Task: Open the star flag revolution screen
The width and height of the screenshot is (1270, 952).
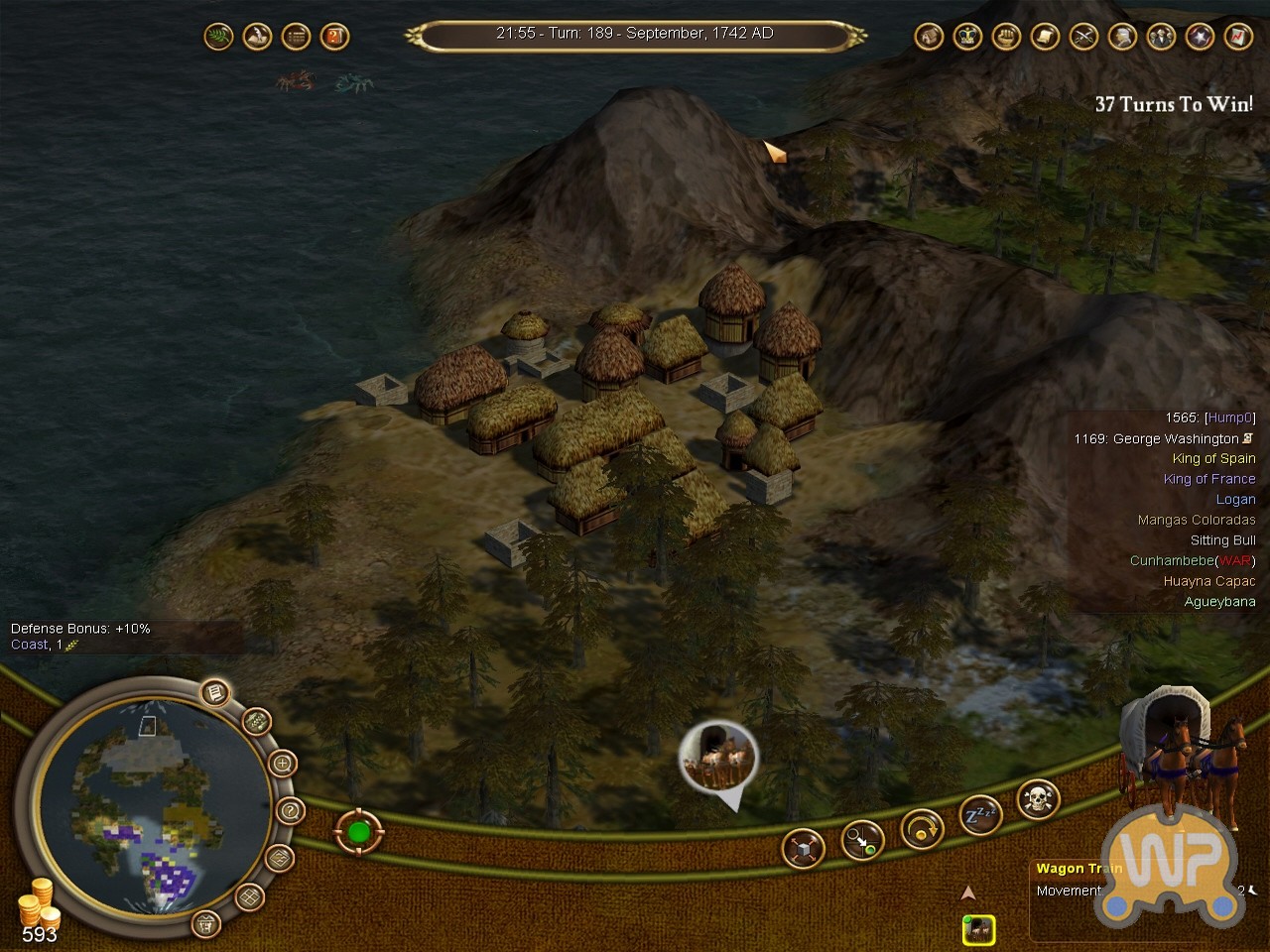Action: click(1200, 38)
